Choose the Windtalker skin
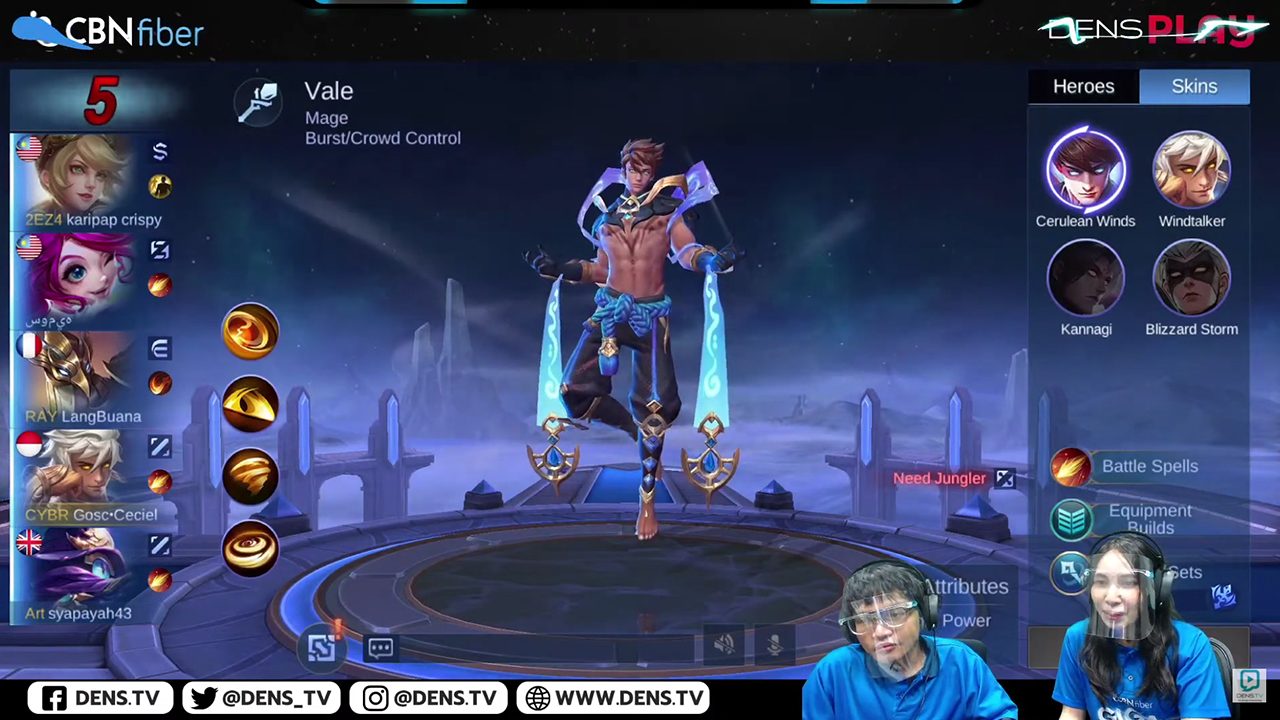The width and height of the screenshot is (1280, 720). coord(1191,170)
